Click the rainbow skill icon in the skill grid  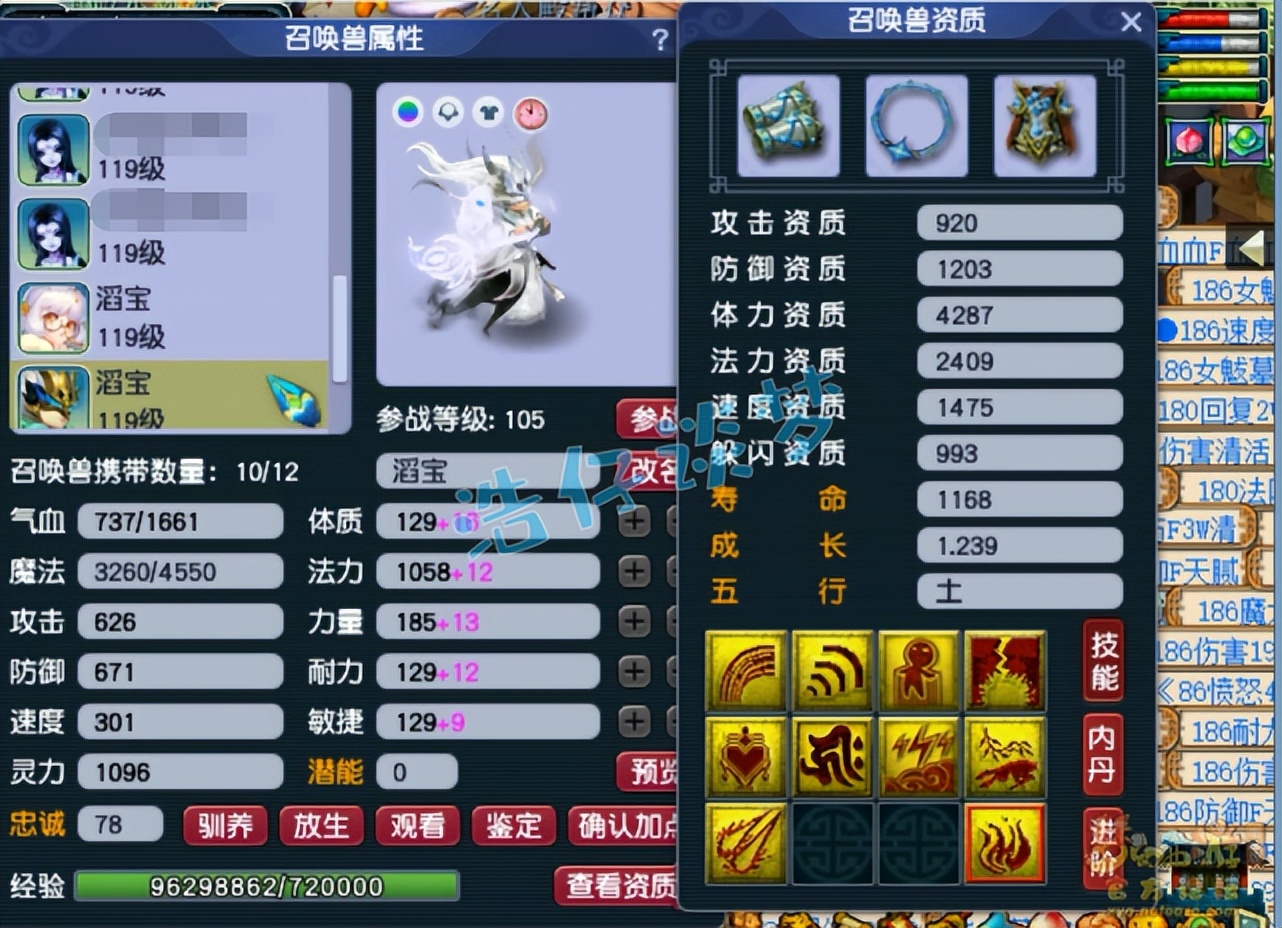click(x=746, y=670)
